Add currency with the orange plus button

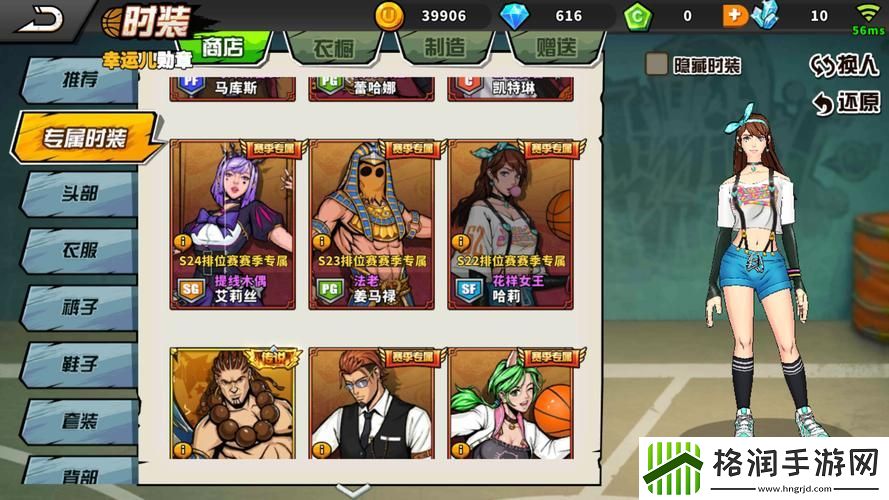point(734,16)
